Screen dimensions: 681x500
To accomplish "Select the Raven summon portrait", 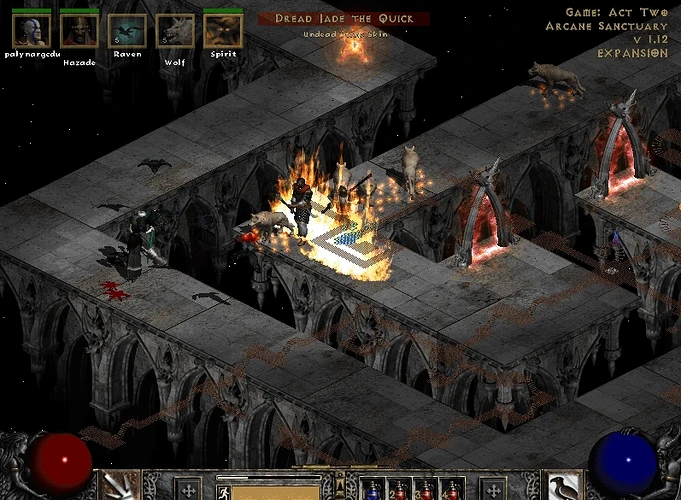I will (x=127, y=30).
